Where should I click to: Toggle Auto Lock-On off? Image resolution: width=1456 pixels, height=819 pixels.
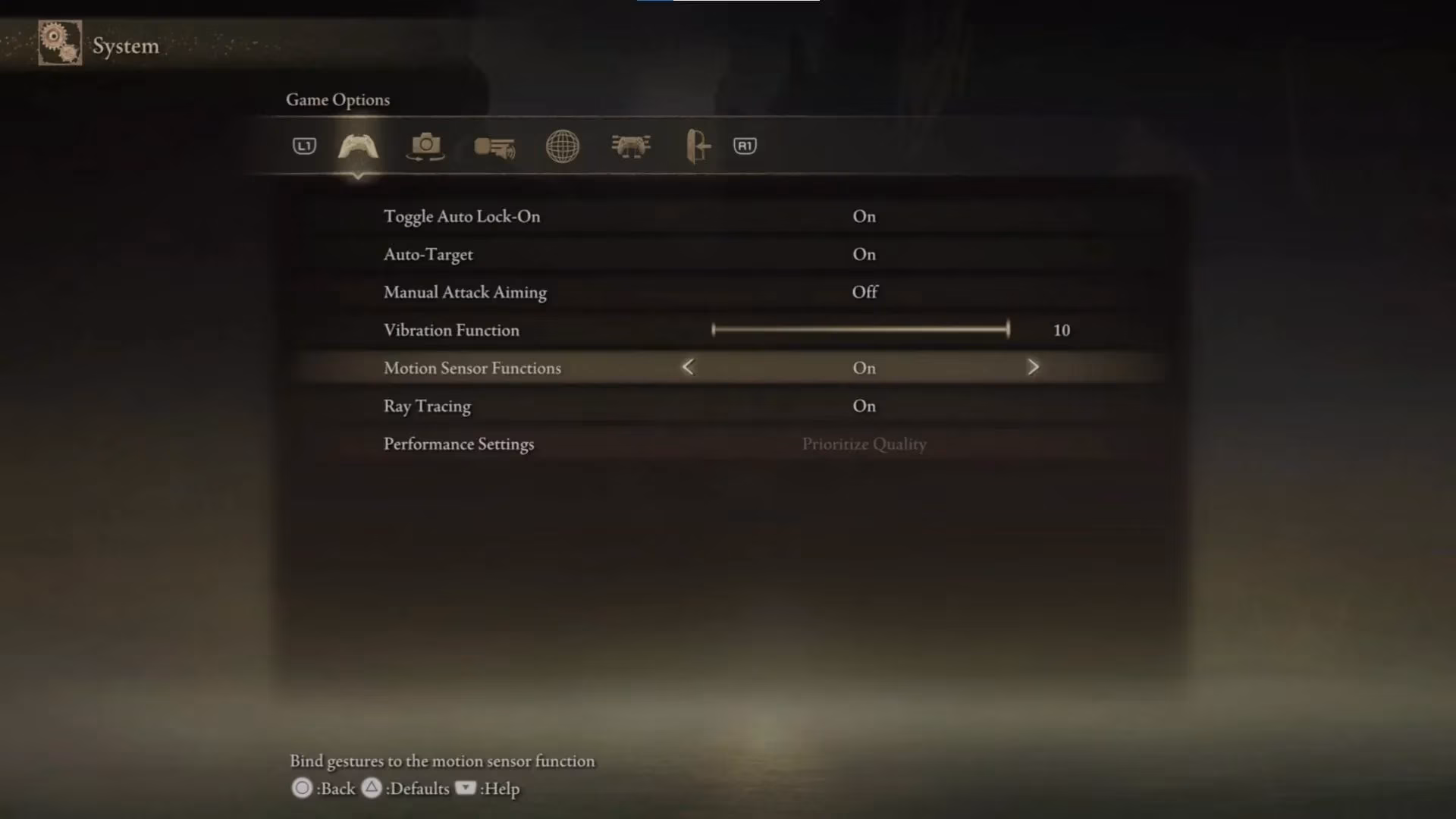click(864, 216)
